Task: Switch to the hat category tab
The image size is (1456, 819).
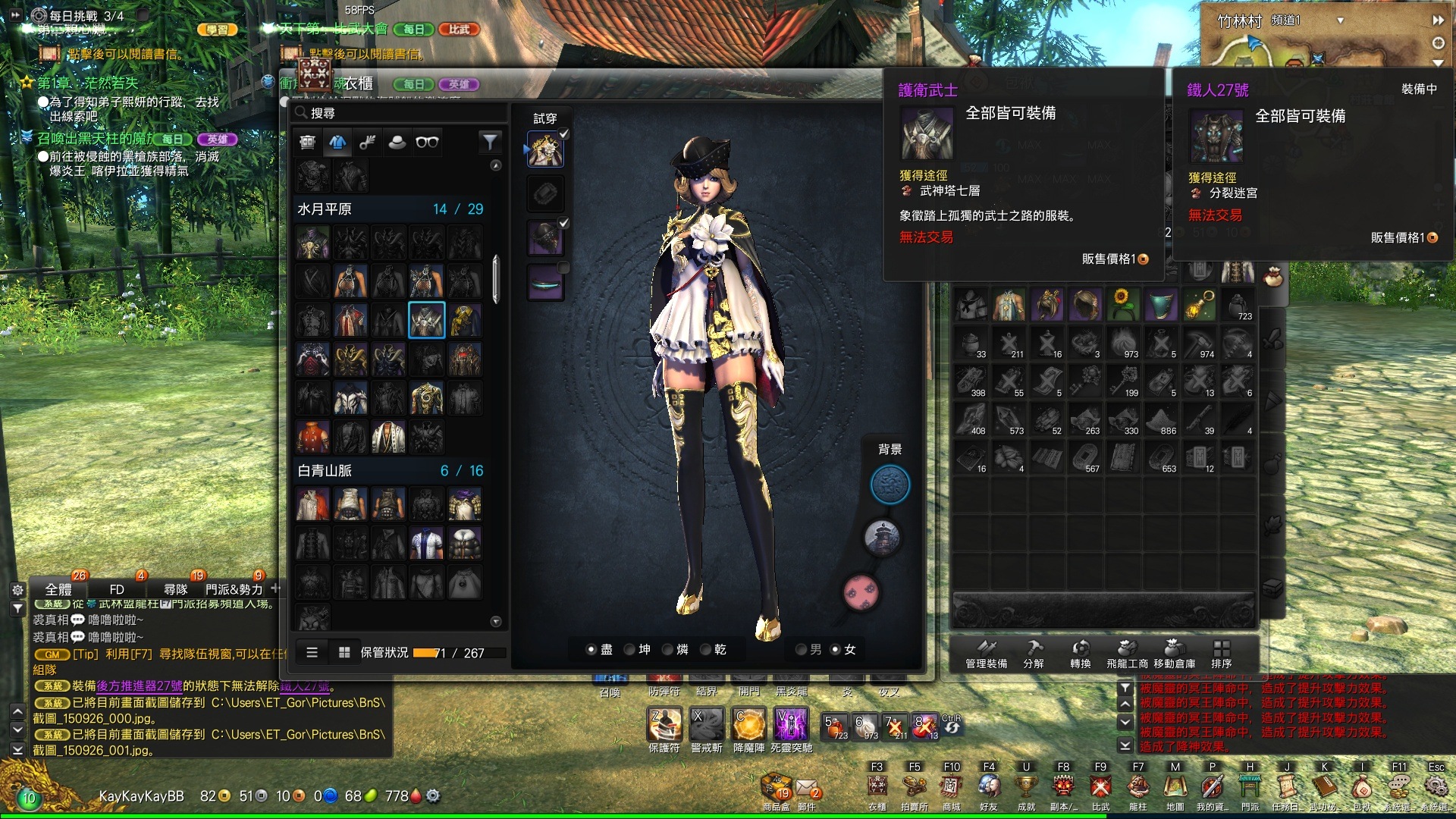Action: (397, 142)
